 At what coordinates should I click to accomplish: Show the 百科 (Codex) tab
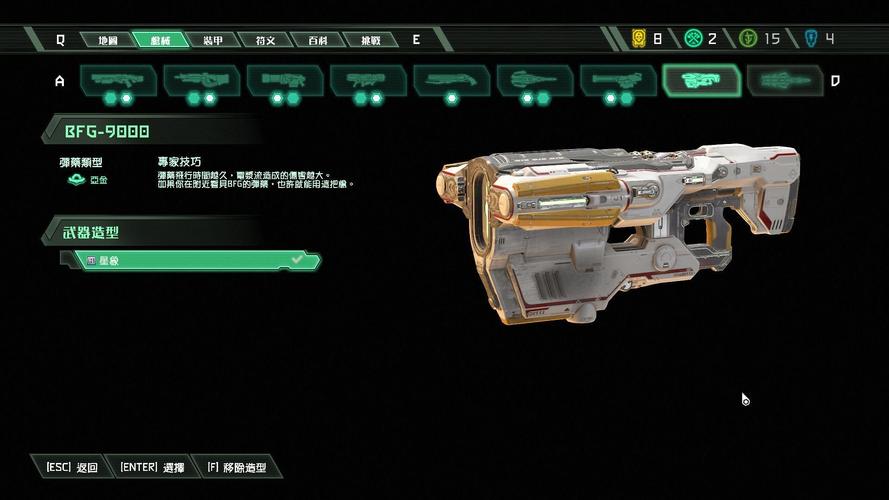click(x=318, y=40)
